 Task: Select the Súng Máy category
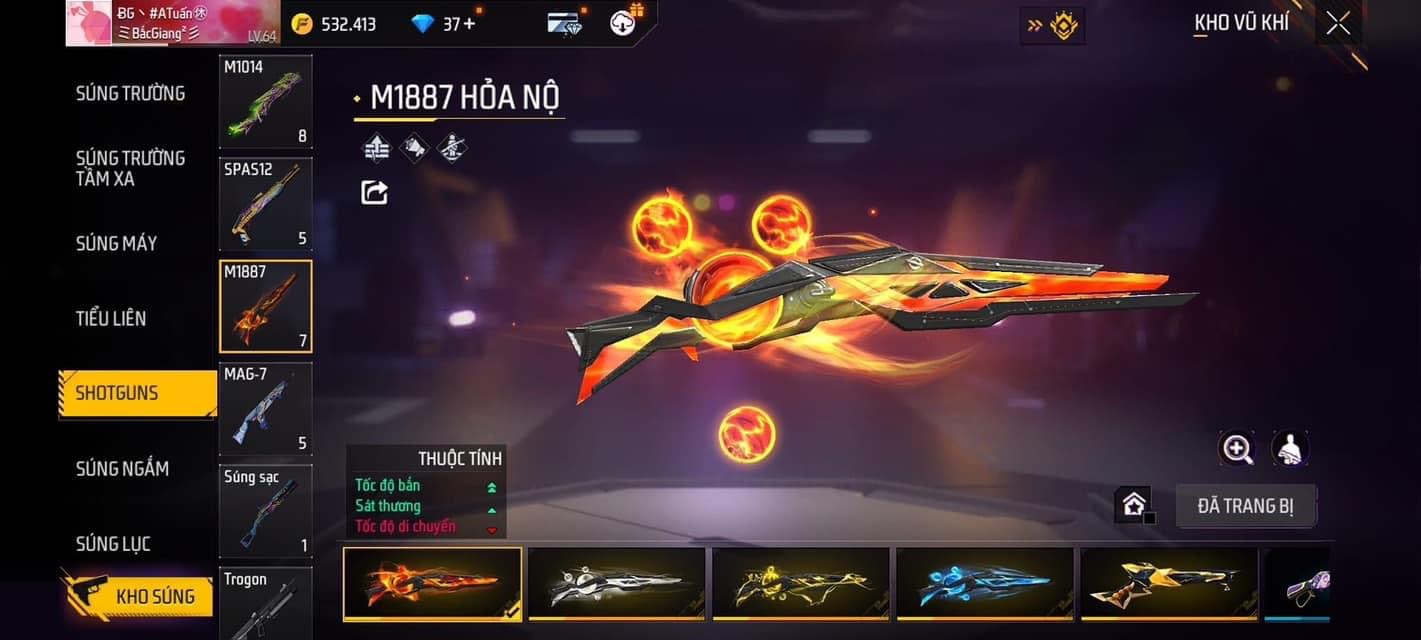116,243
